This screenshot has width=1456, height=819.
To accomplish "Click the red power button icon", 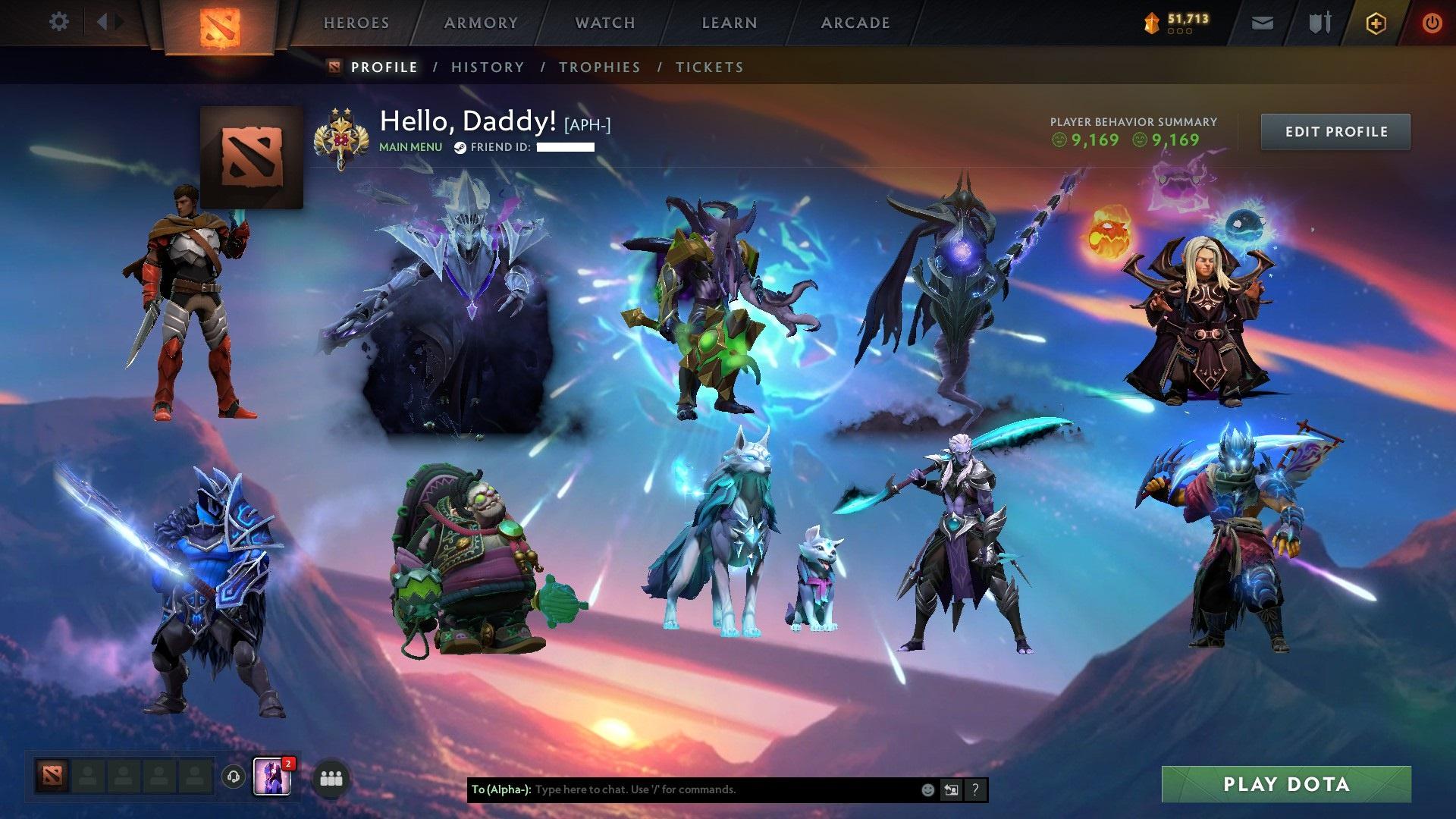I will pos(1432,22).
